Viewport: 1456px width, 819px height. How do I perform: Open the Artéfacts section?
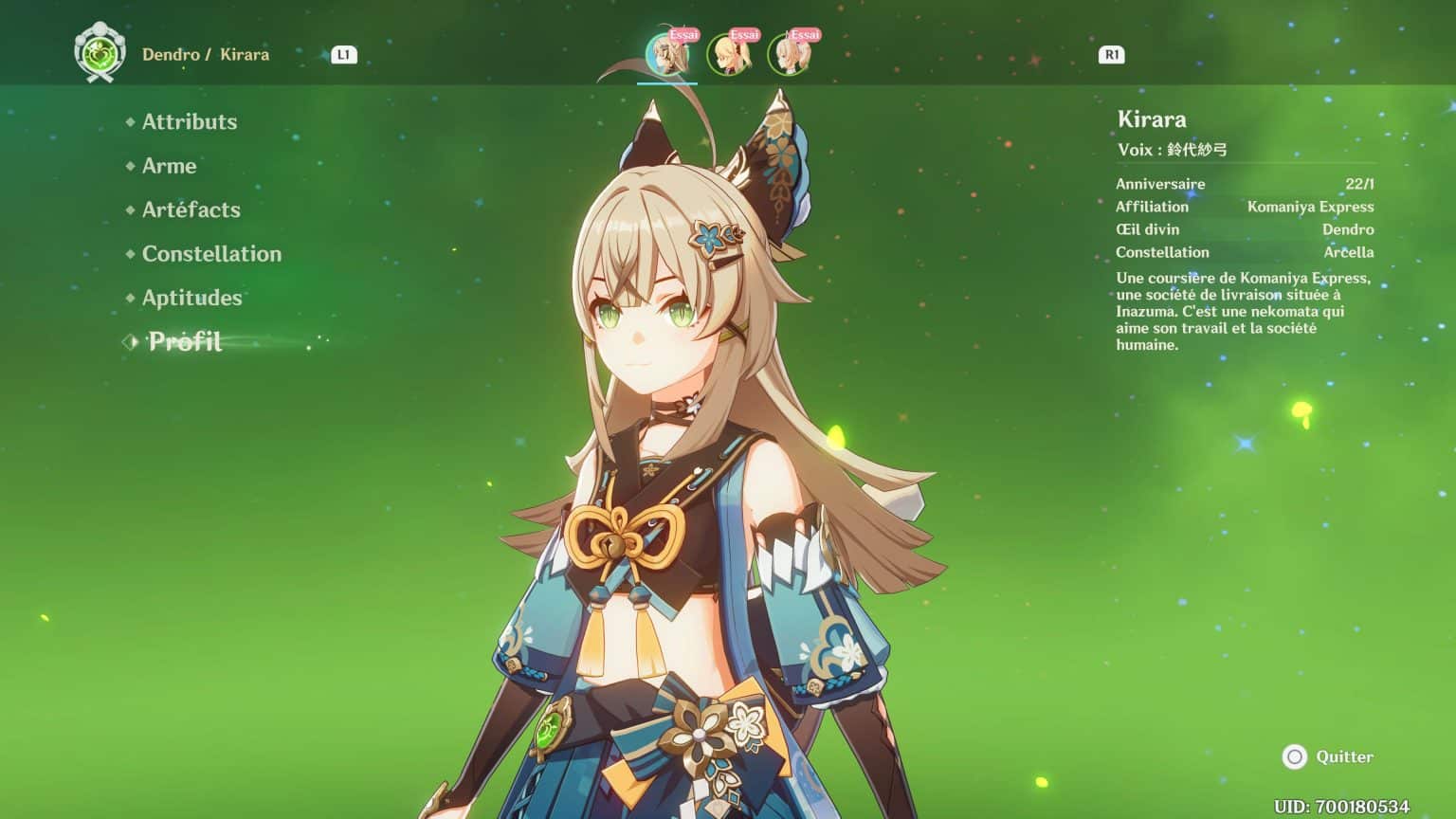point(191,209)
